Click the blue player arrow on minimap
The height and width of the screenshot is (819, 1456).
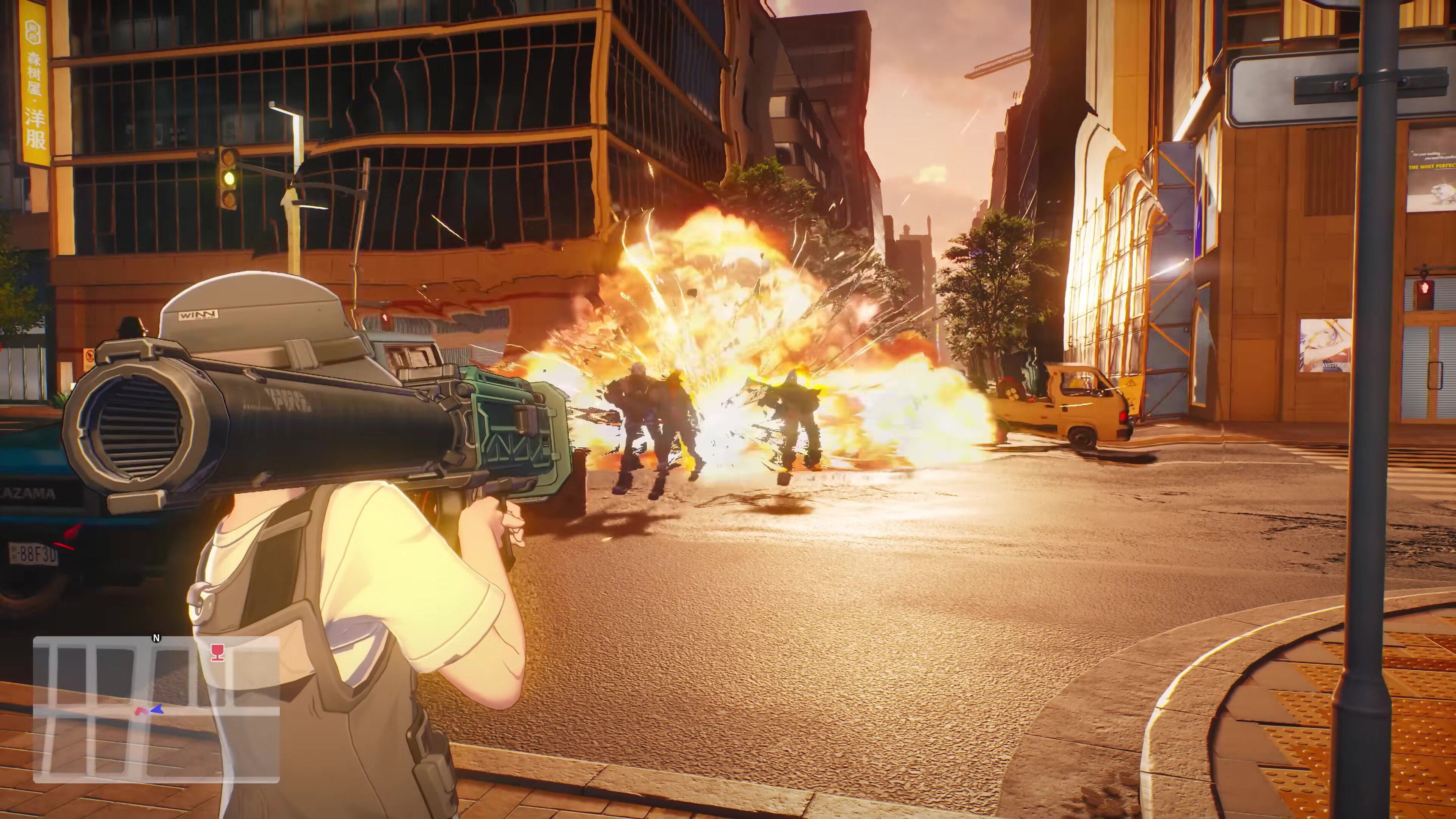(x=157, y=708)
